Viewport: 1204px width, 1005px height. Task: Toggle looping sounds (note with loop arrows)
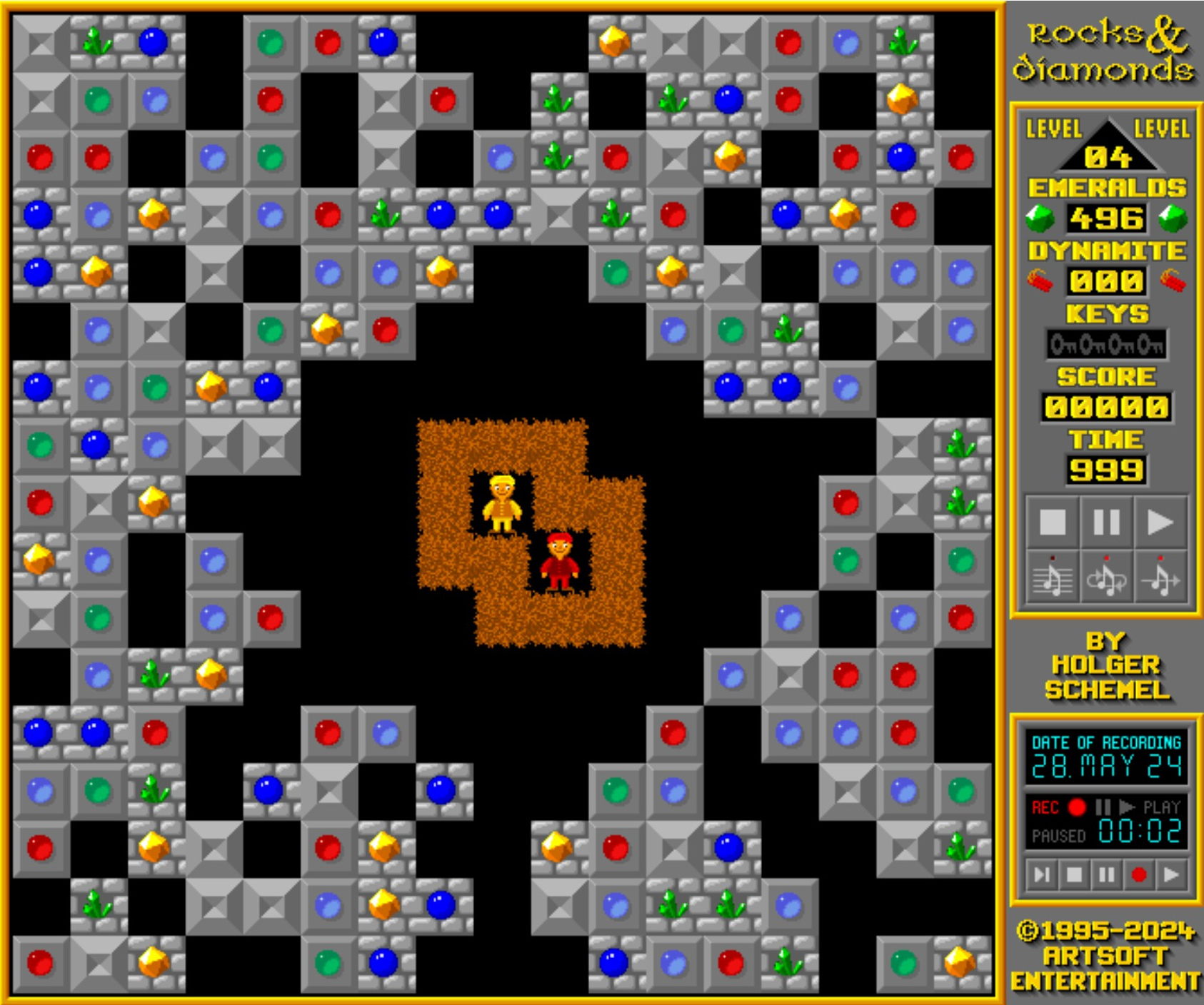click(x=1106, y=578)
